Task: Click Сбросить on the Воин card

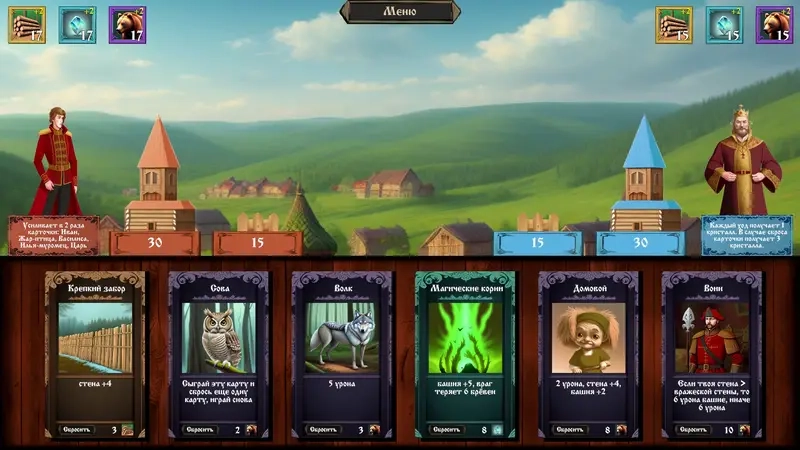Action: click(x=693, y=429)
